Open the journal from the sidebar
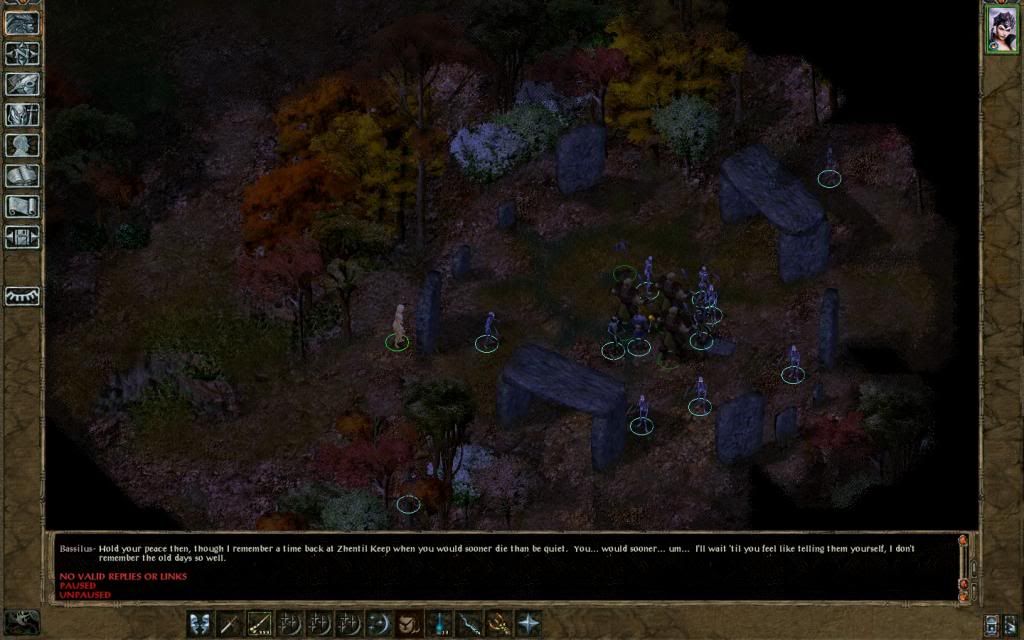Viewport: 1024px width, 640px height. coord(22,84)
